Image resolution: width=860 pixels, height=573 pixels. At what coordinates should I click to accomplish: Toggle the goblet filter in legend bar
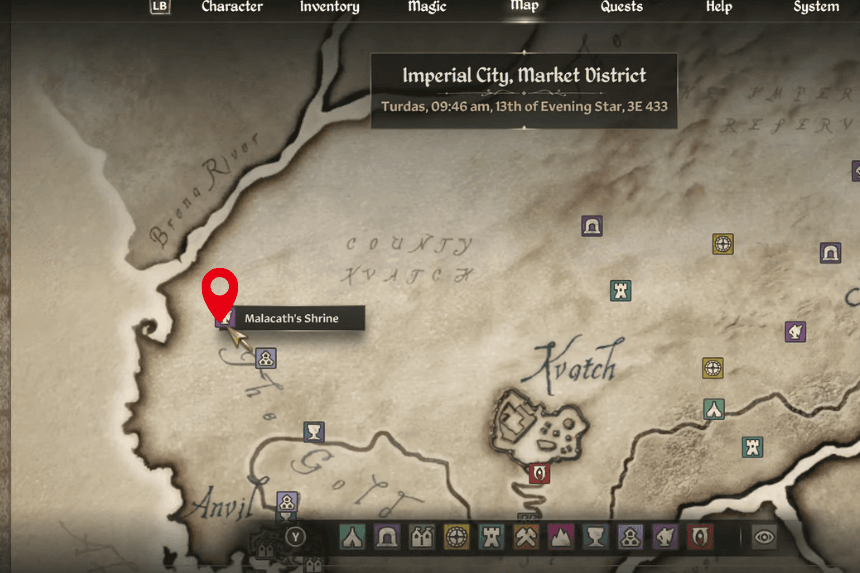pyautogui.click(x=596, y=537)
